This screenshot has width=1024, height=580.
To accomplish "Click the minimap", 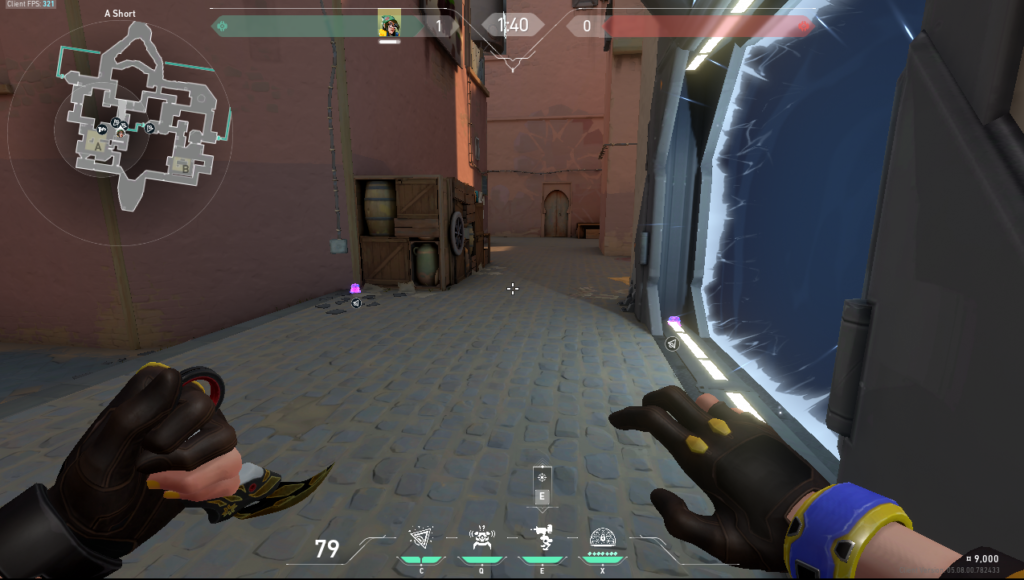I will [x=120, y=118].
